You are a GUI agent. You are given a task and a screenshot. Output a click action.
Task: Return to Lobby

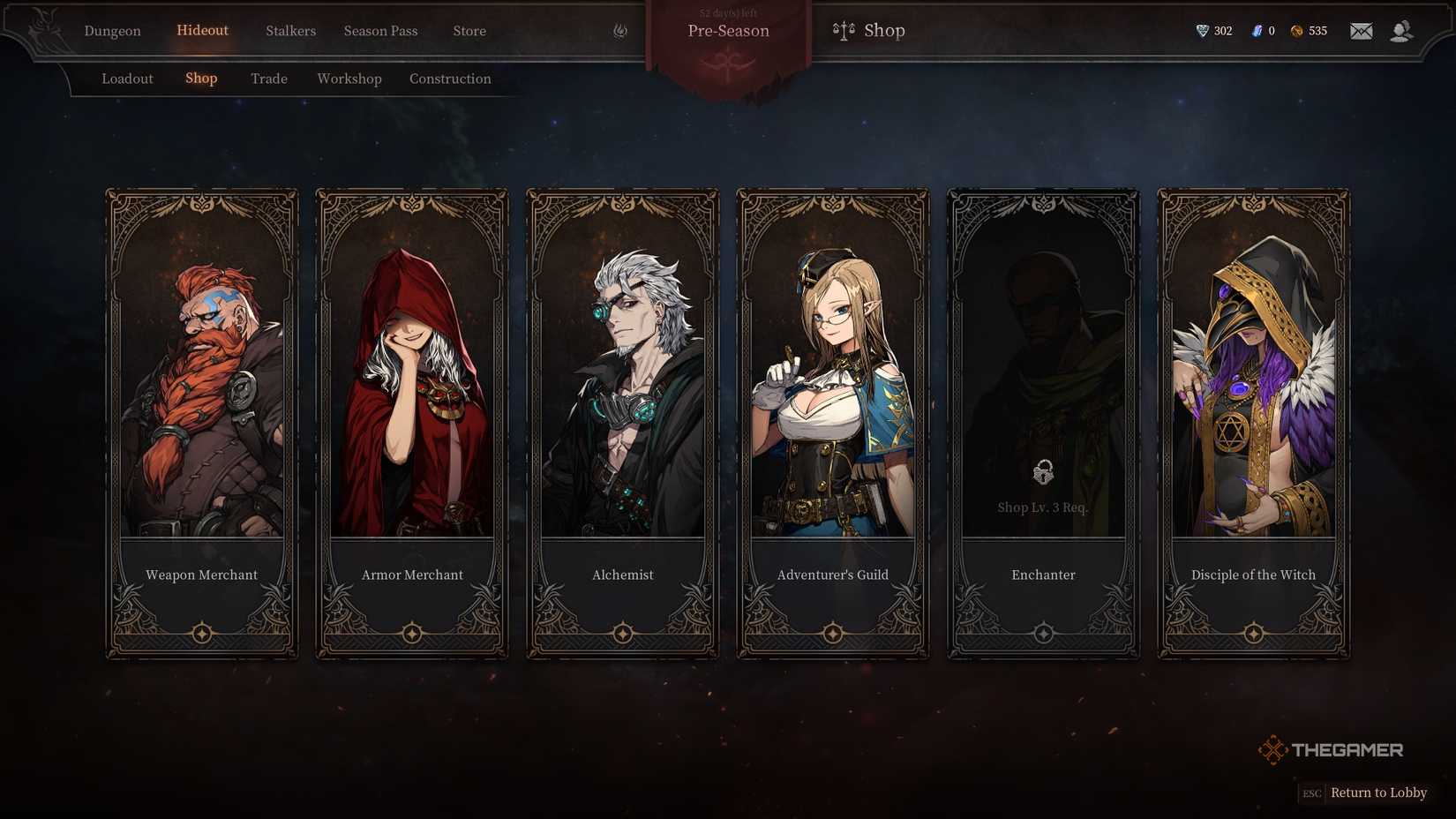1377,793
